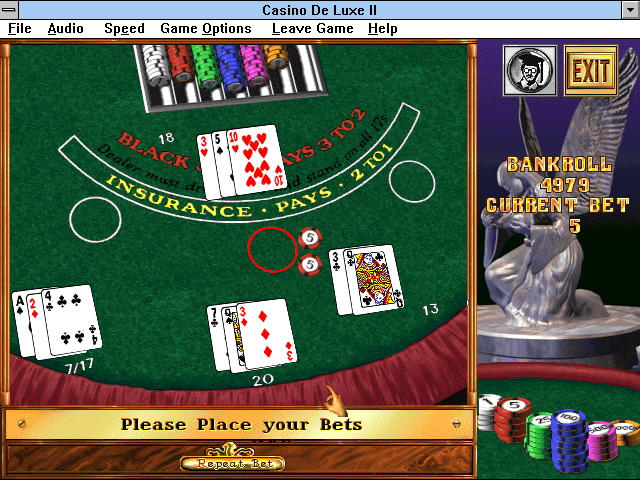
Task: Click the red betting circle
Action: pos(273,249)
